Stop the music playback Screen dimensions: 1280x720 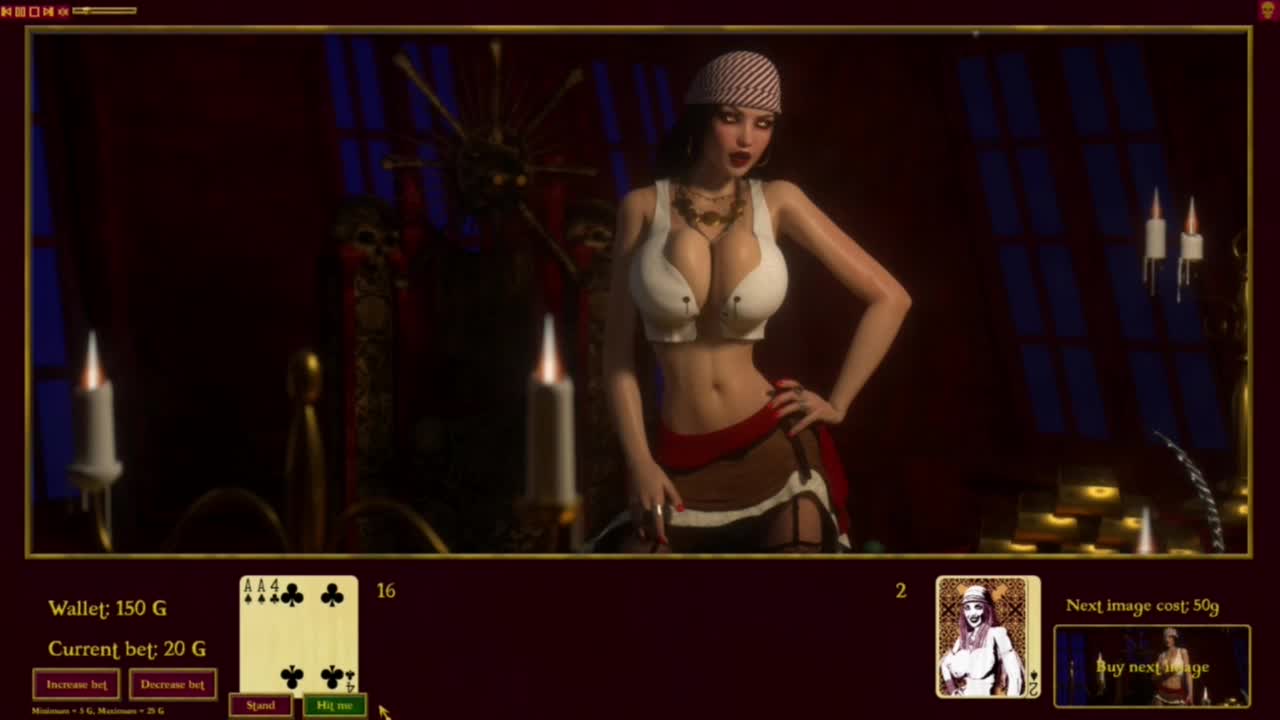tap(34, 11)
